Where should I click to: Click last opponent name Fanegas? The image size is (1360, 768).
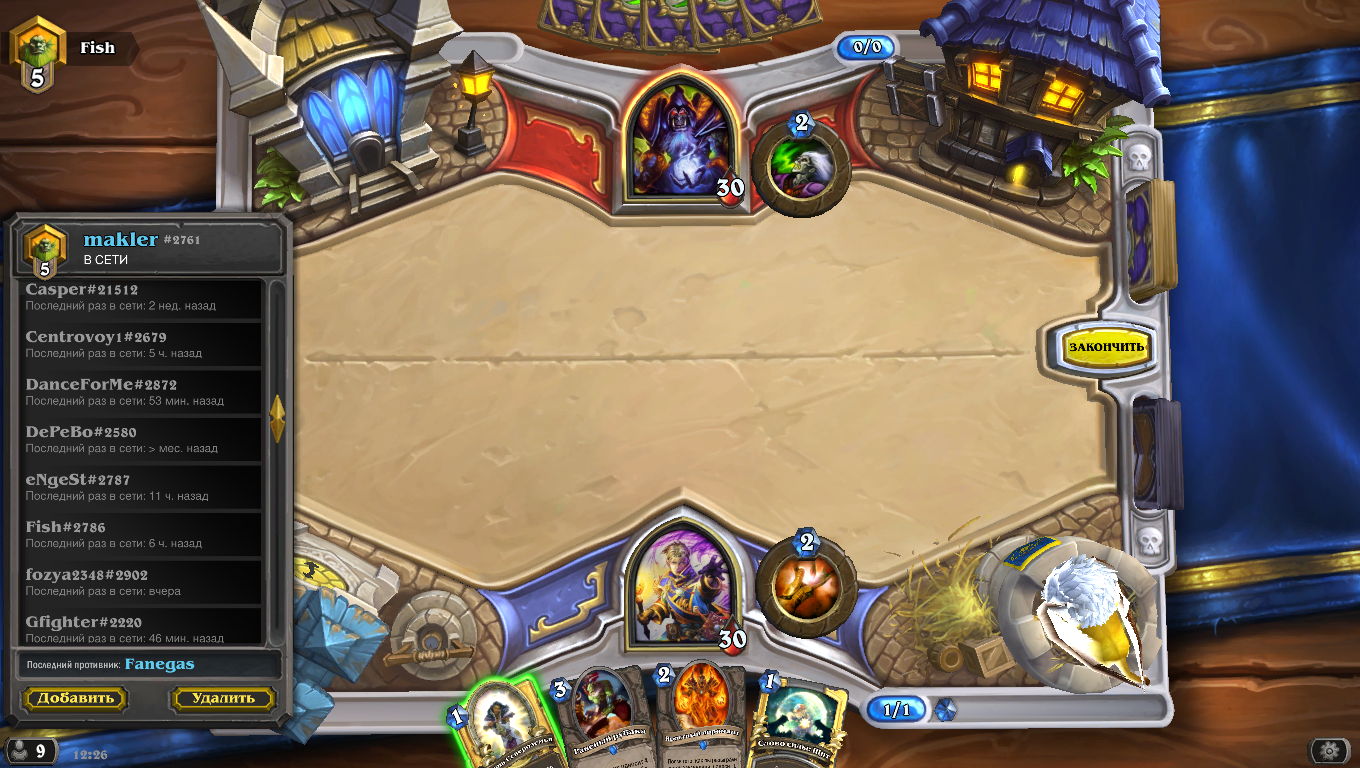pos(159,664)
